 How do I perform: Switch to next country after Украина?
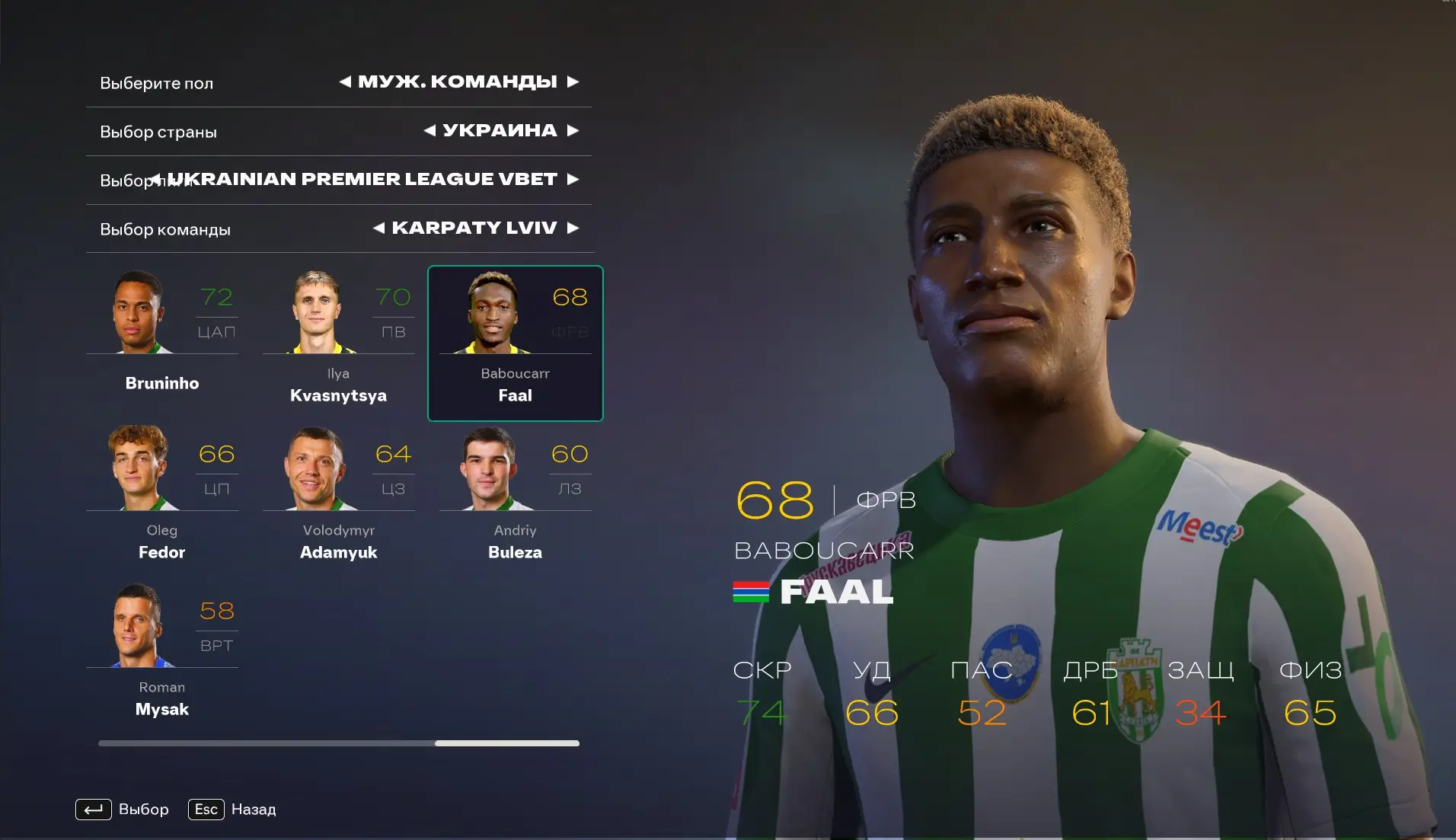(x=573, y=130)
